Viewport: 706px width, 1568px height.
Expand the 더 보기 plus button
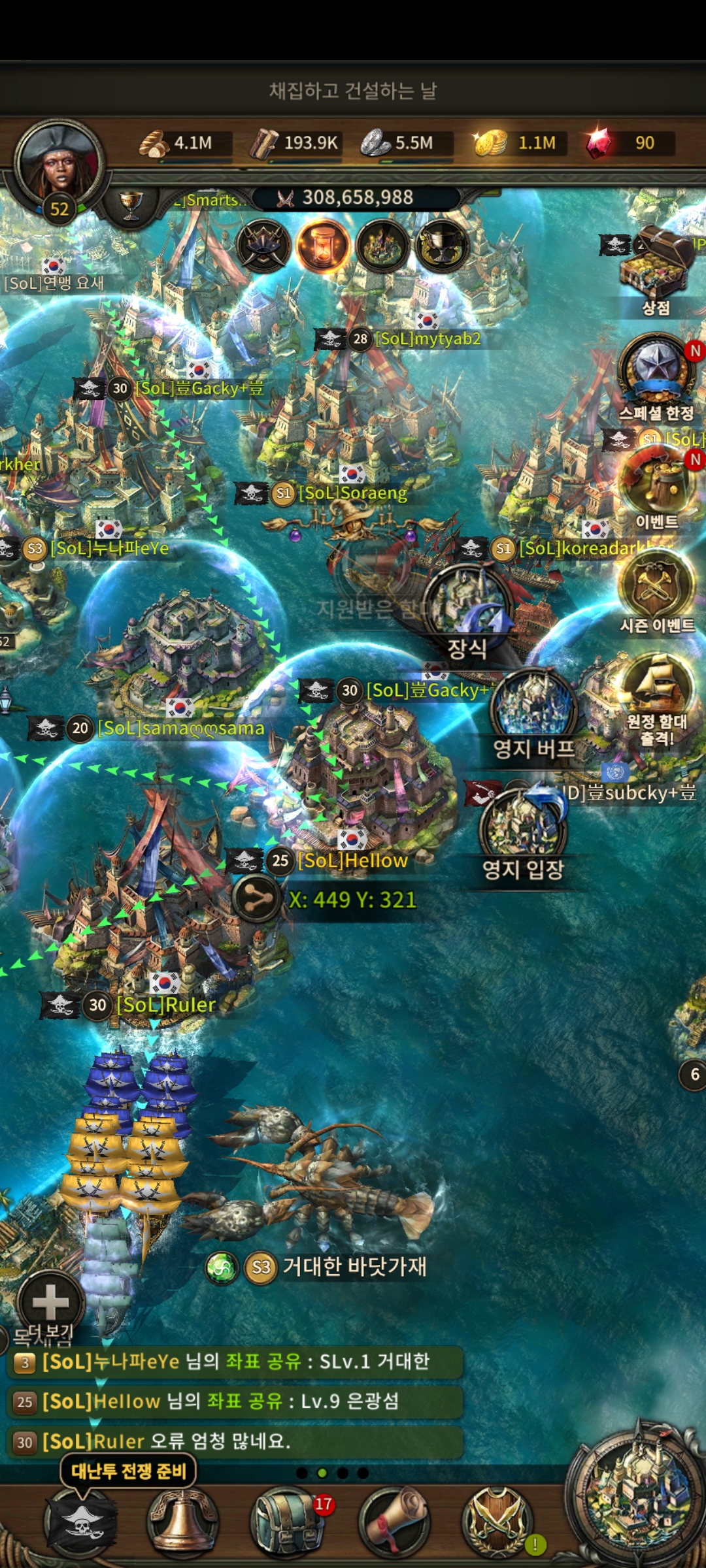(50, 1302)
